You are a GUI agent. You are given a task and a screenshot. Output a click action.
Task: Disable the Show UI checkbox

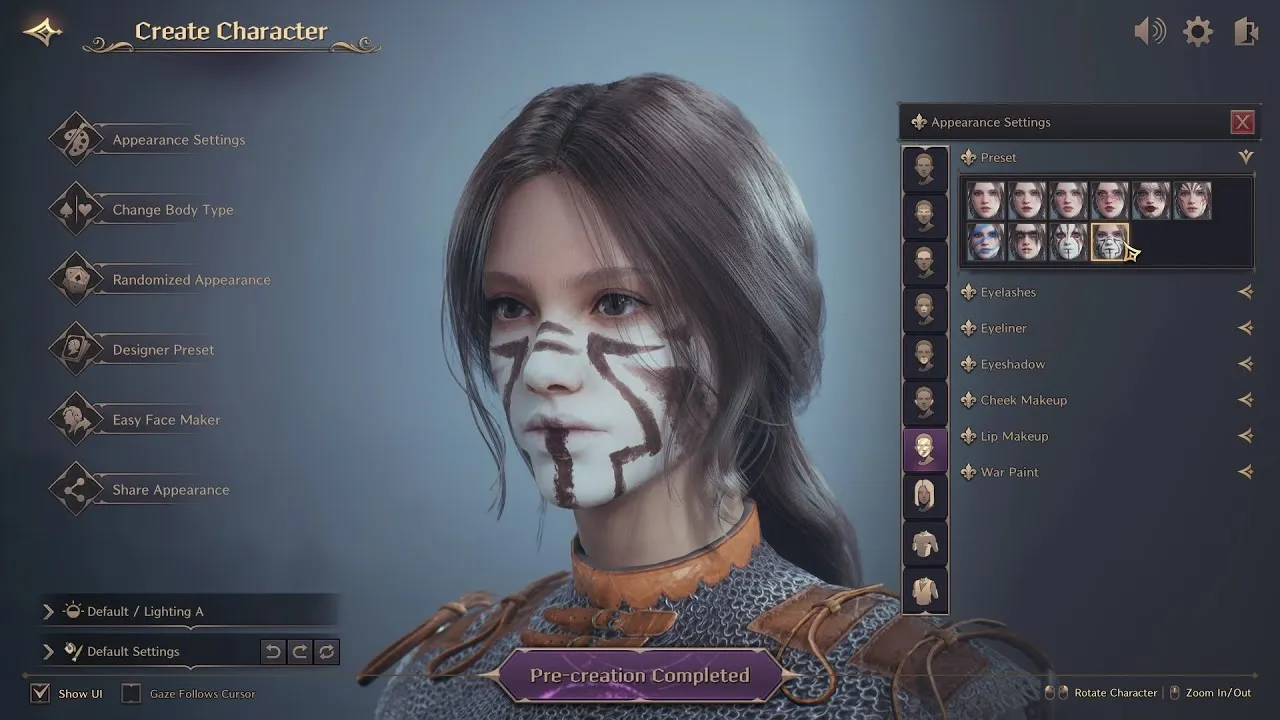click(40, 693)
